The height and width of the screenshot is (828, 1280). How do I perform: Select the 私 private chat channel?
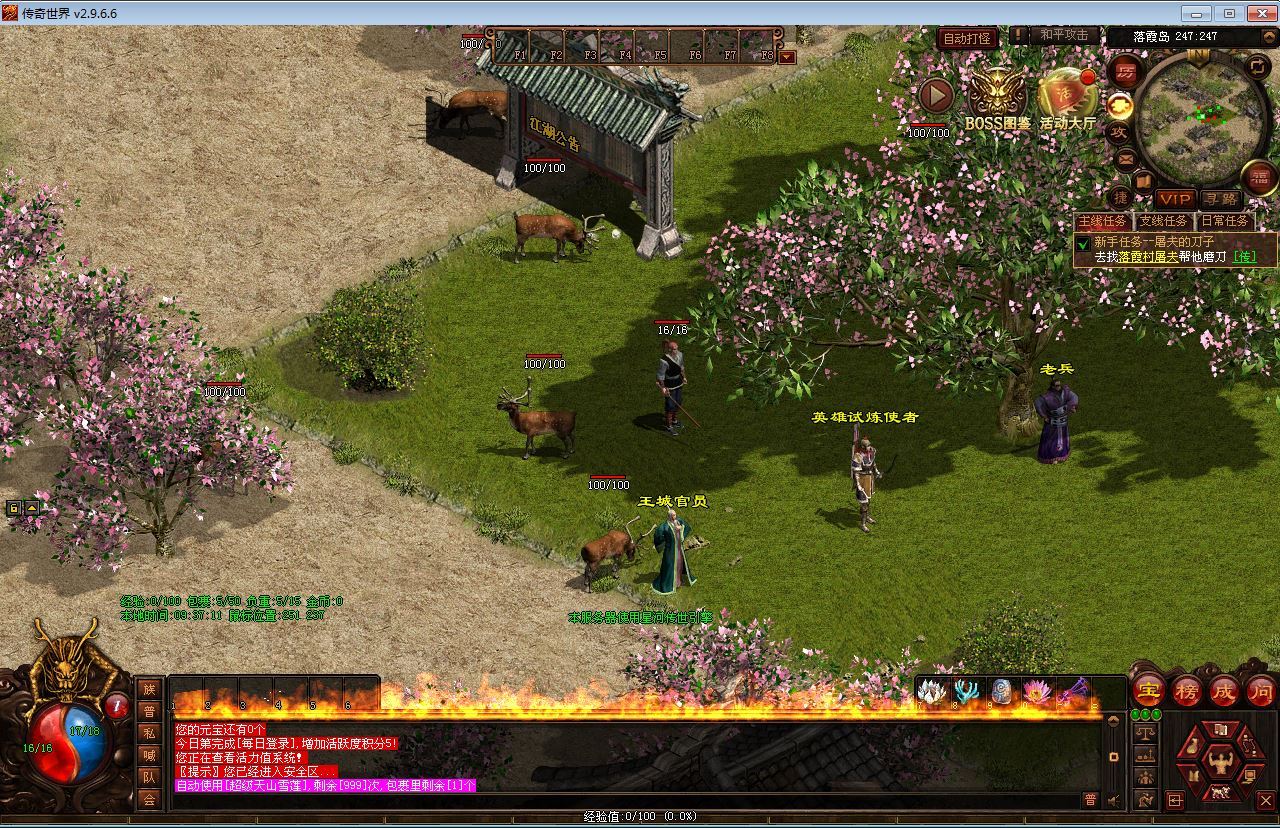point(149,733)
